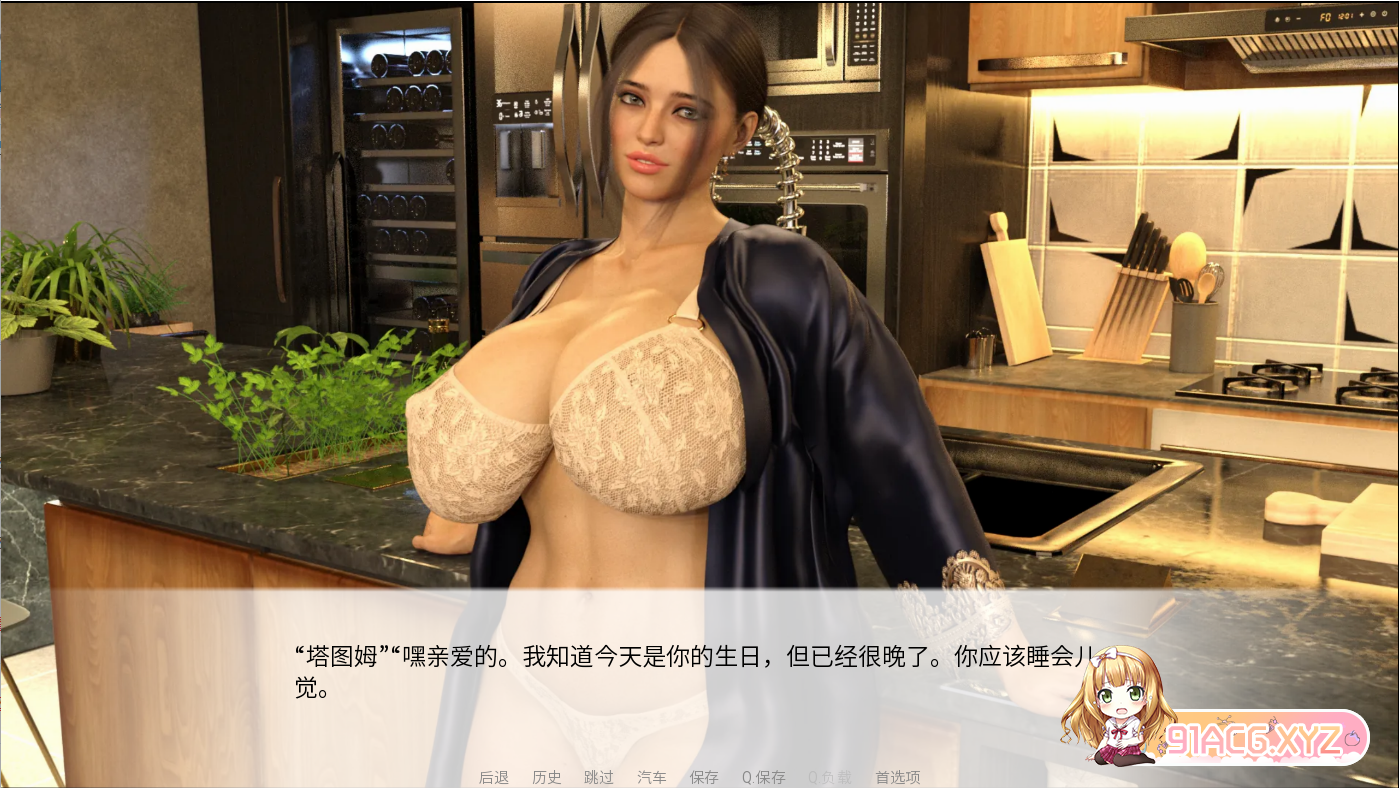Open the 历史 dialogue history screen
The height and width of the screenshot is (788, 1399).
[x=546, y=777]
